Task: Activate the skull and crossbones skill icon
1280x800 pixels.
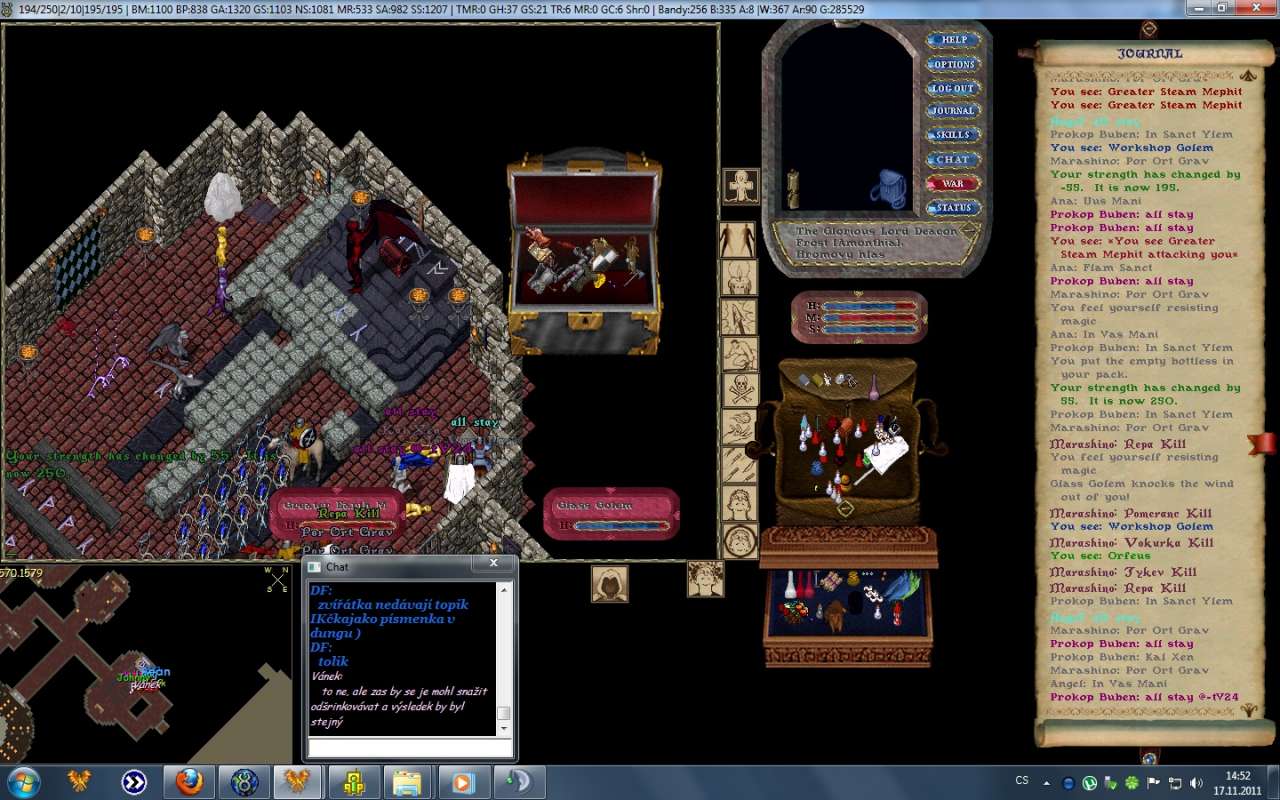Action: (740, 390)
